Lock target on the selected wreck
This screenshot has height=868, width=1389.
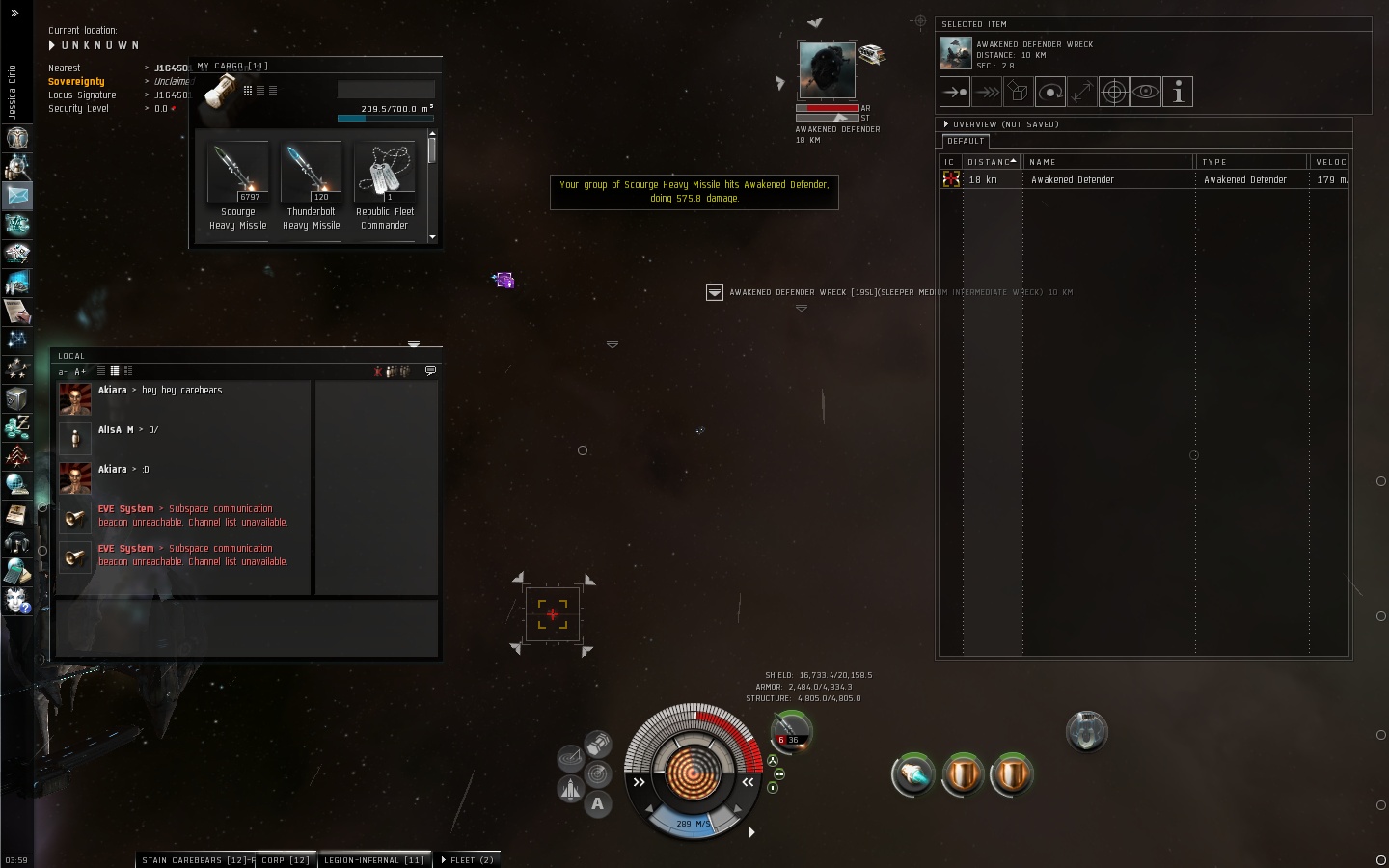point(1114,92)
